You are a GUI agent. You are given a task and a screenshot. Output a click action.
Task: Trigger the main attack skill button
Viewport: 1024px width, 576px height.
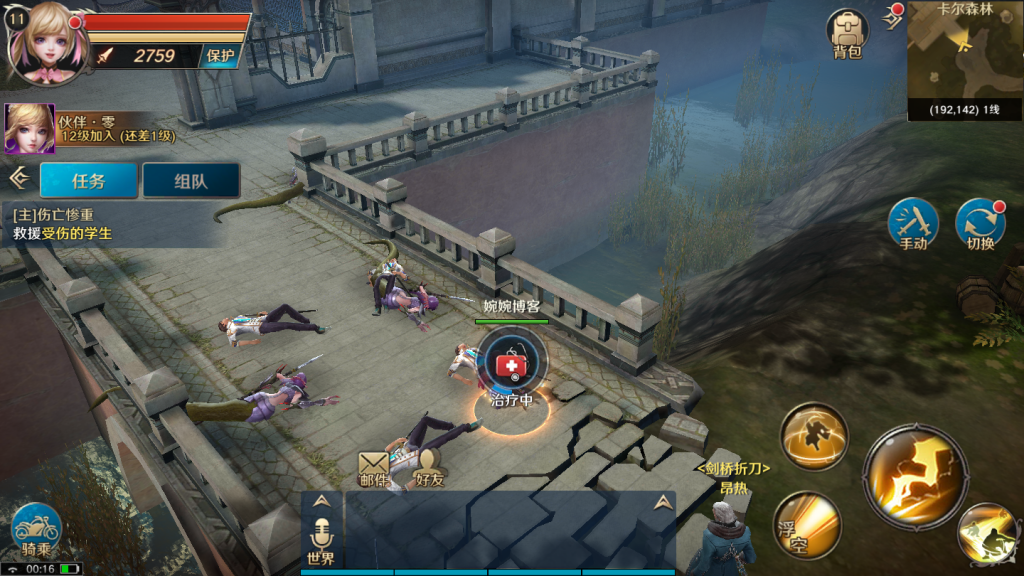[x=915, y=474]
